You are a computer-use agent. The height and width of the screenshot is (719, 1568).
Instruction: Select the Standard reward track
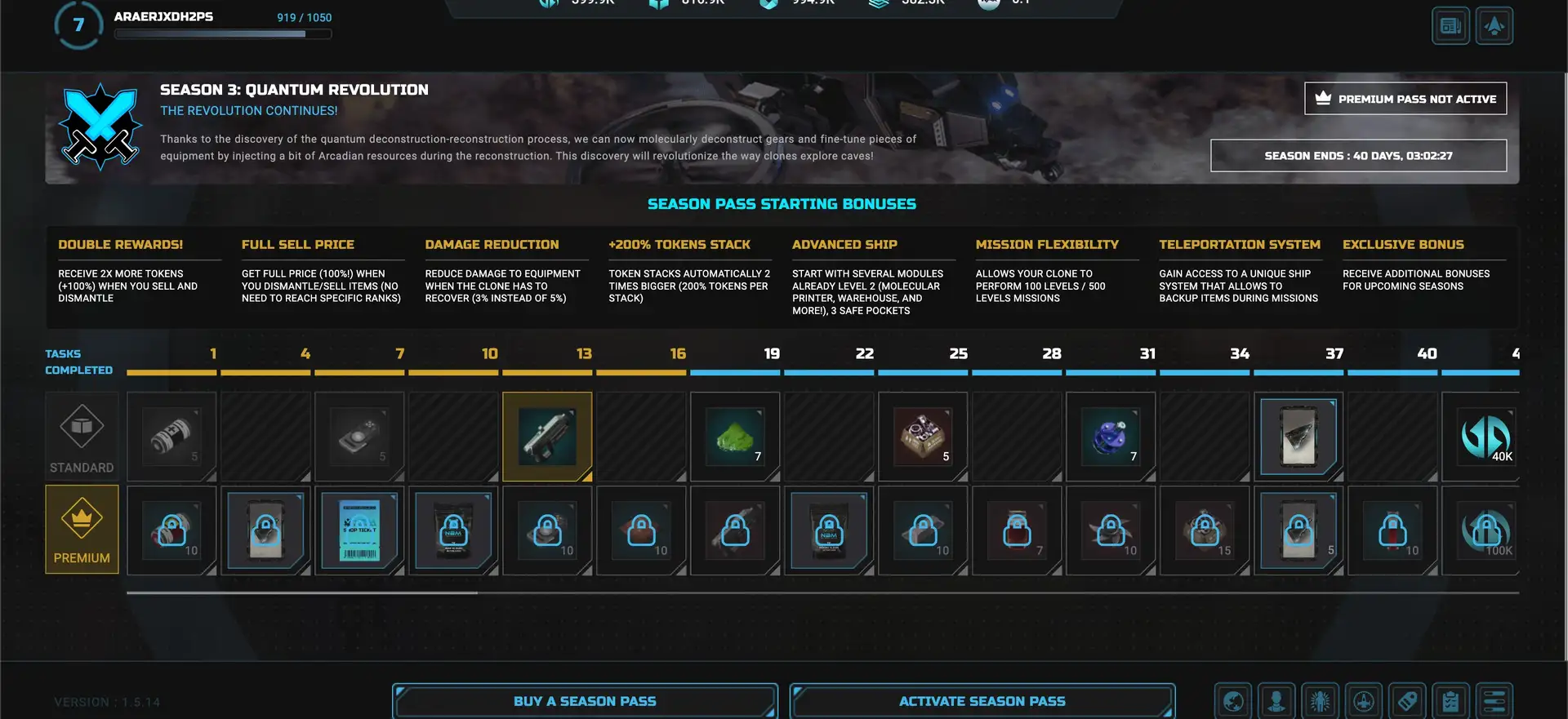82,437
